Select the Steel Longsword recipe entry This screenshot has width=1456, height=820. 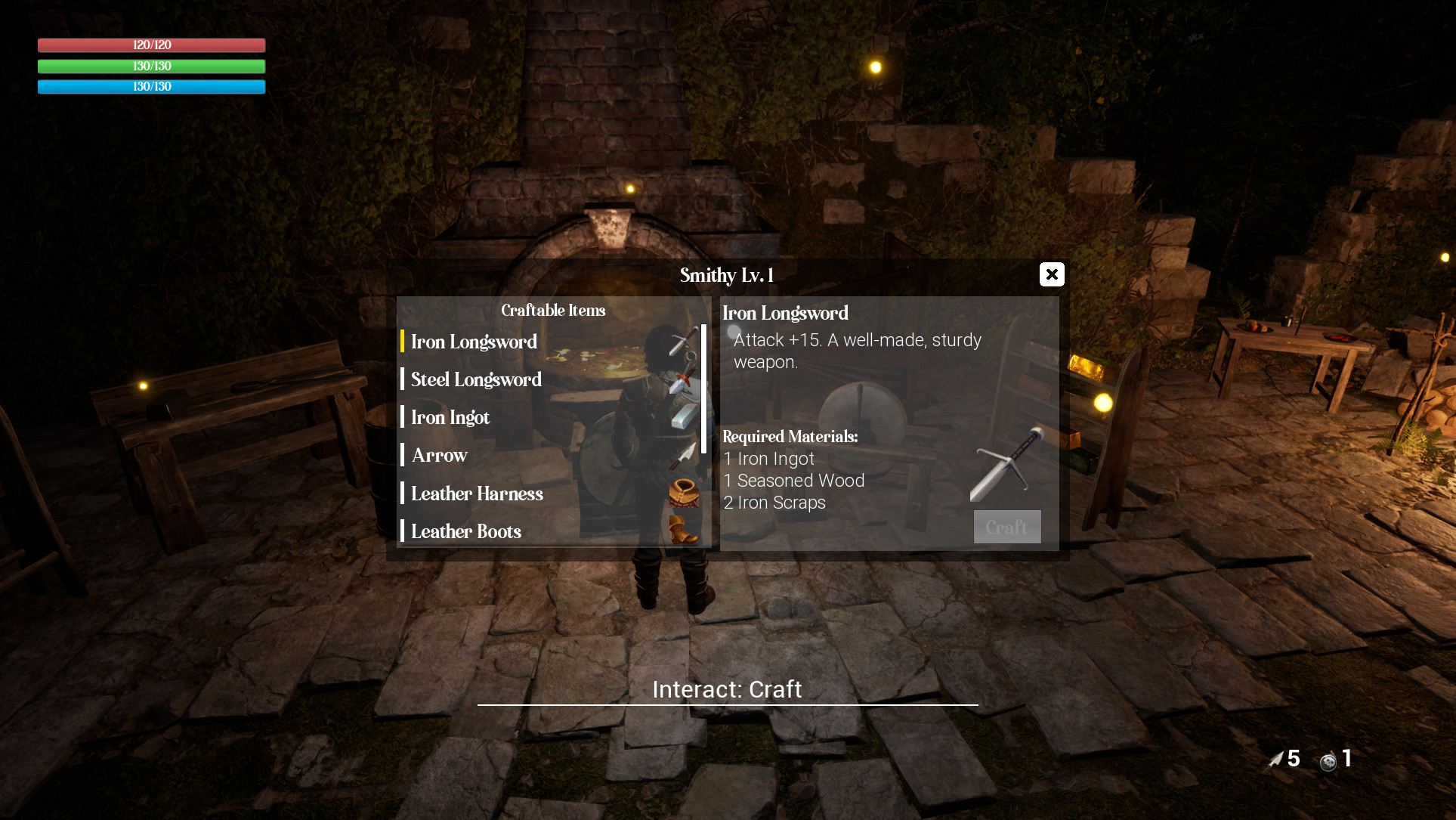point(476,379)
